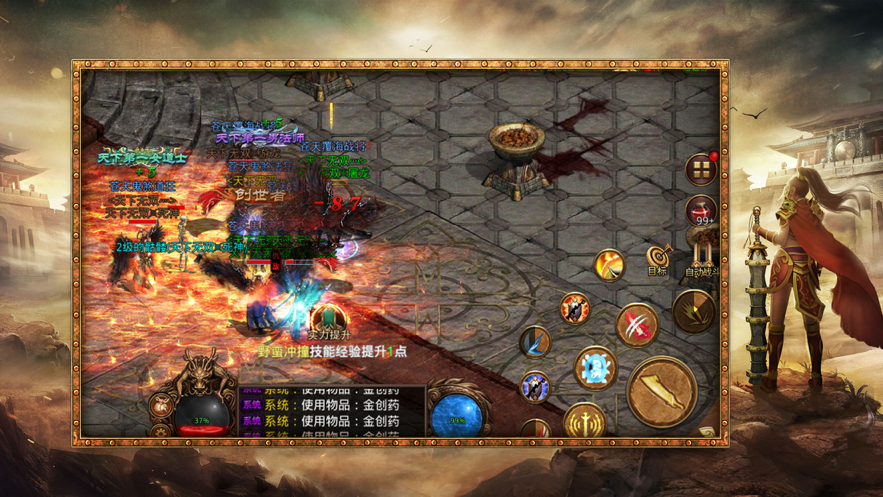
Task: Activate the large sword basic attack button
Action: [661, 390]
